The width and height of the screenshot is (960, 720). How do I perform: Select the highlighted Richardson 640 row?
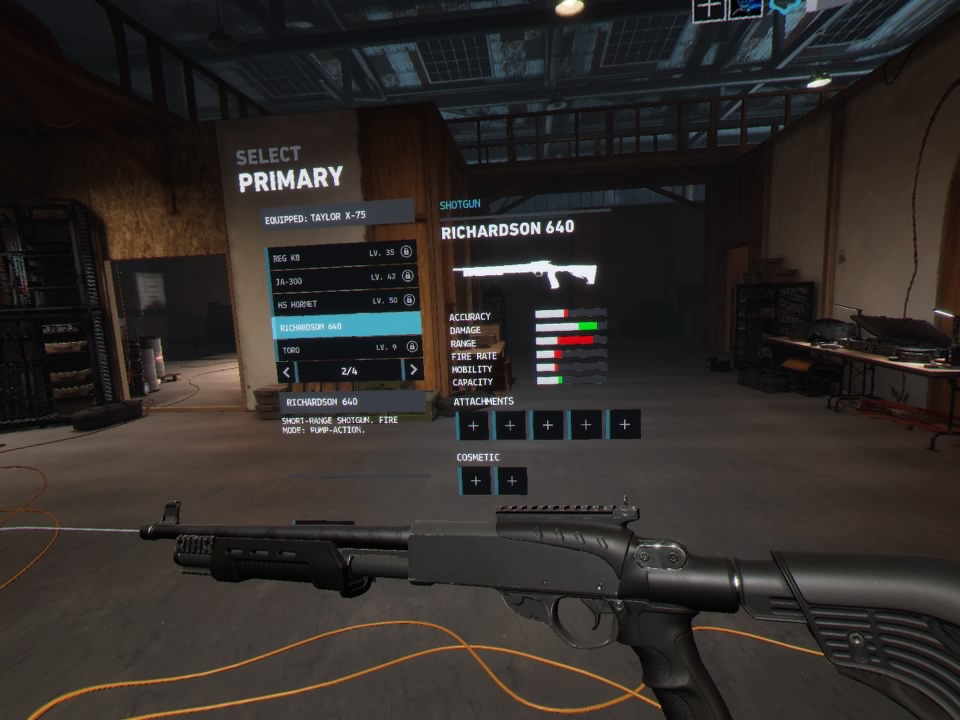346,325
